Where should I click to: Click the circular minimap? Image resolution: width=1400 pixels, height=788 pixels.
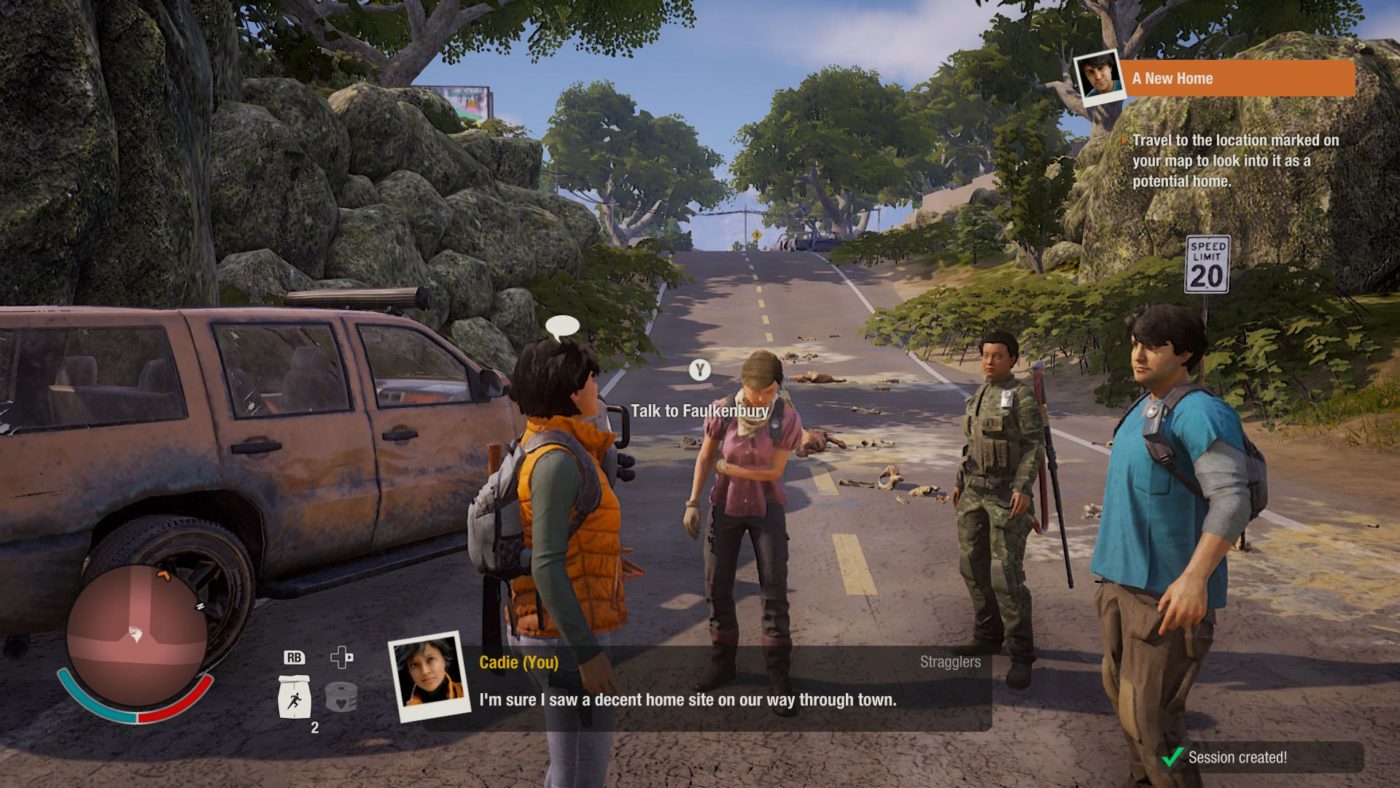point(137,636)
